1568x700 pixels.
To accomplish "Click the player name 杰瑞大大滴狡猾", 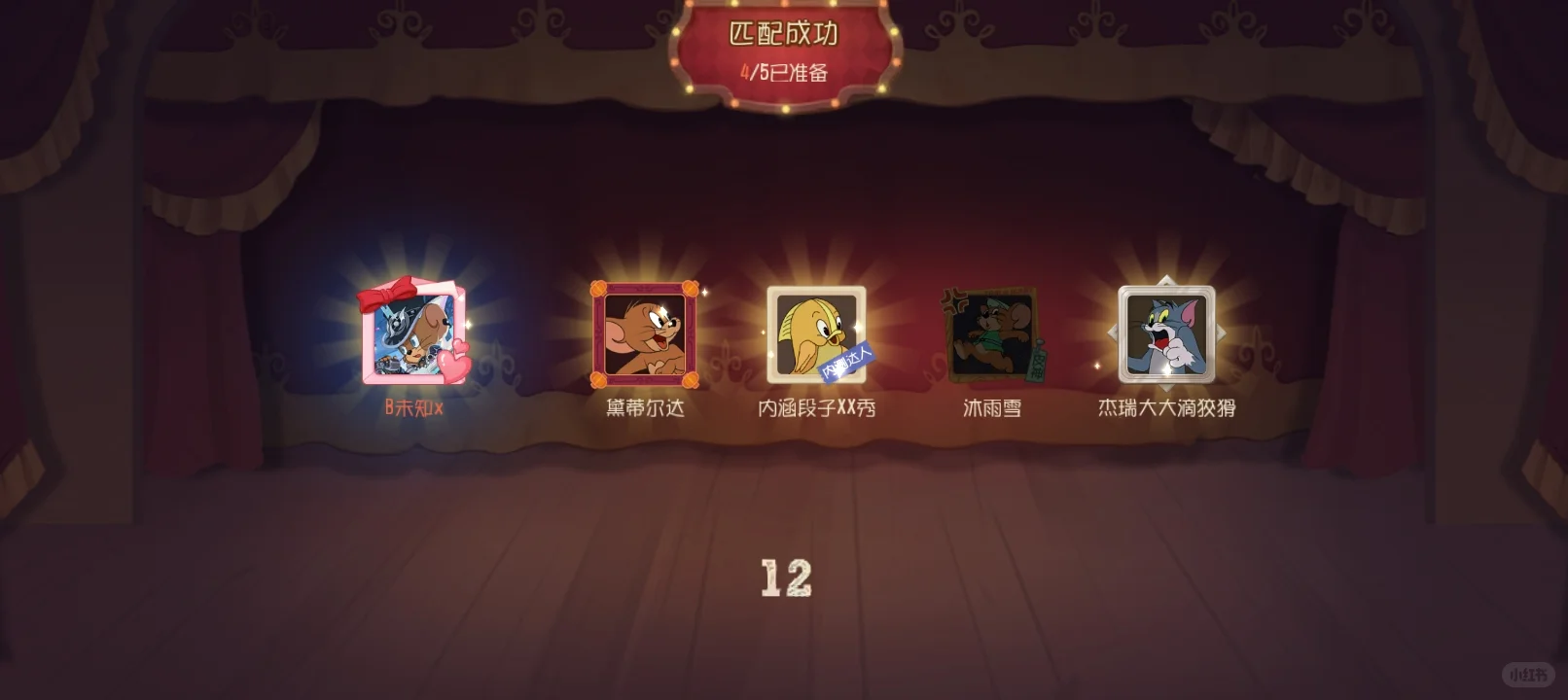I will [x=1164, y=408].
